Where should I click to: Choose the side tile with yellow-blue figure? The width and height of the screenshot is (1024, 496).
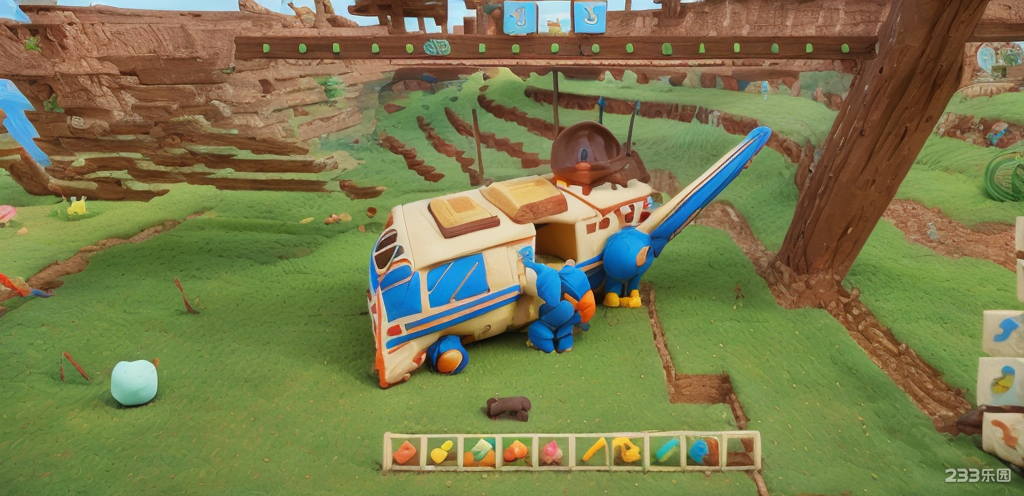(1003, 381)
